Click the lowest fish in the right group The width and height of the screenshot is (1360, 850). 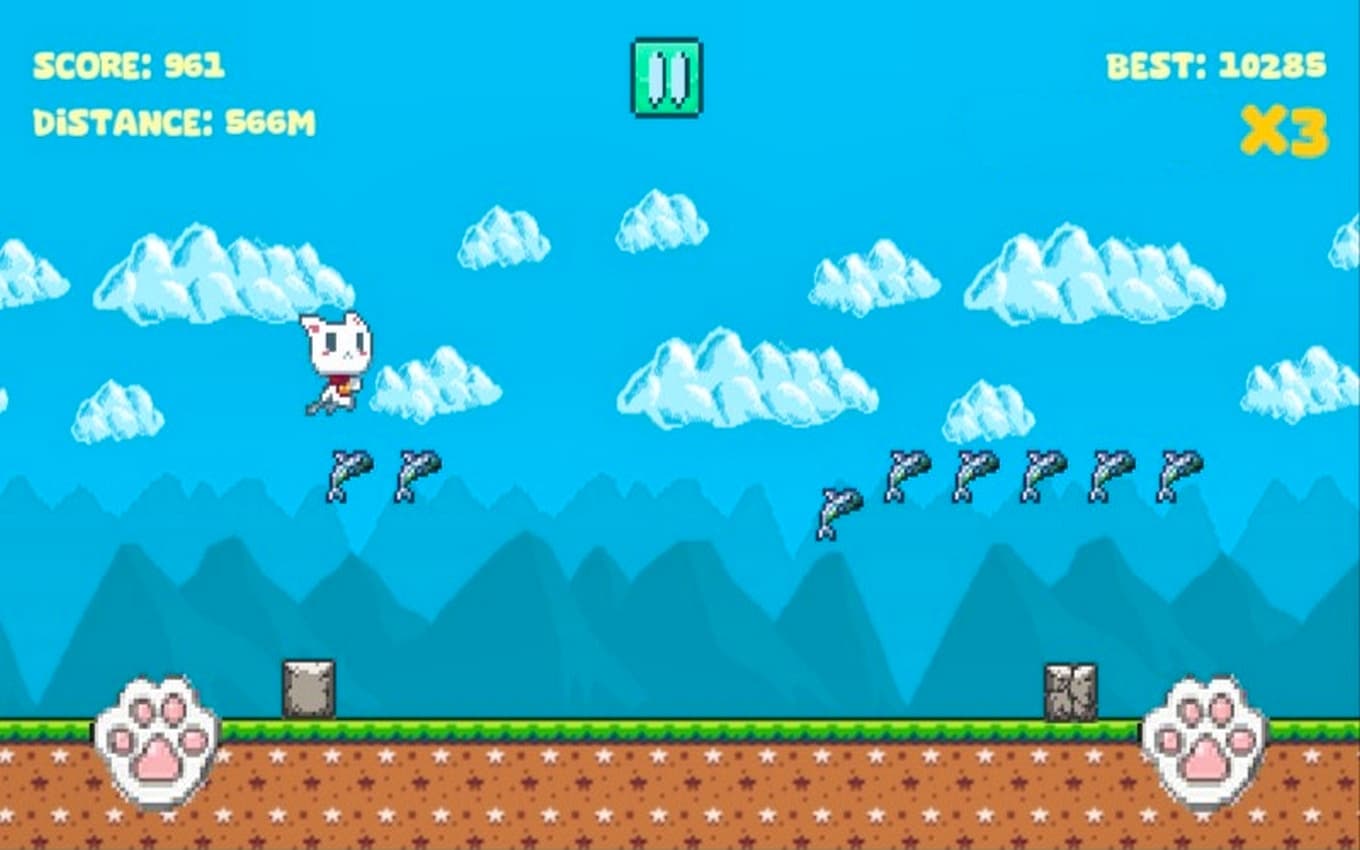tap(840, 512)
